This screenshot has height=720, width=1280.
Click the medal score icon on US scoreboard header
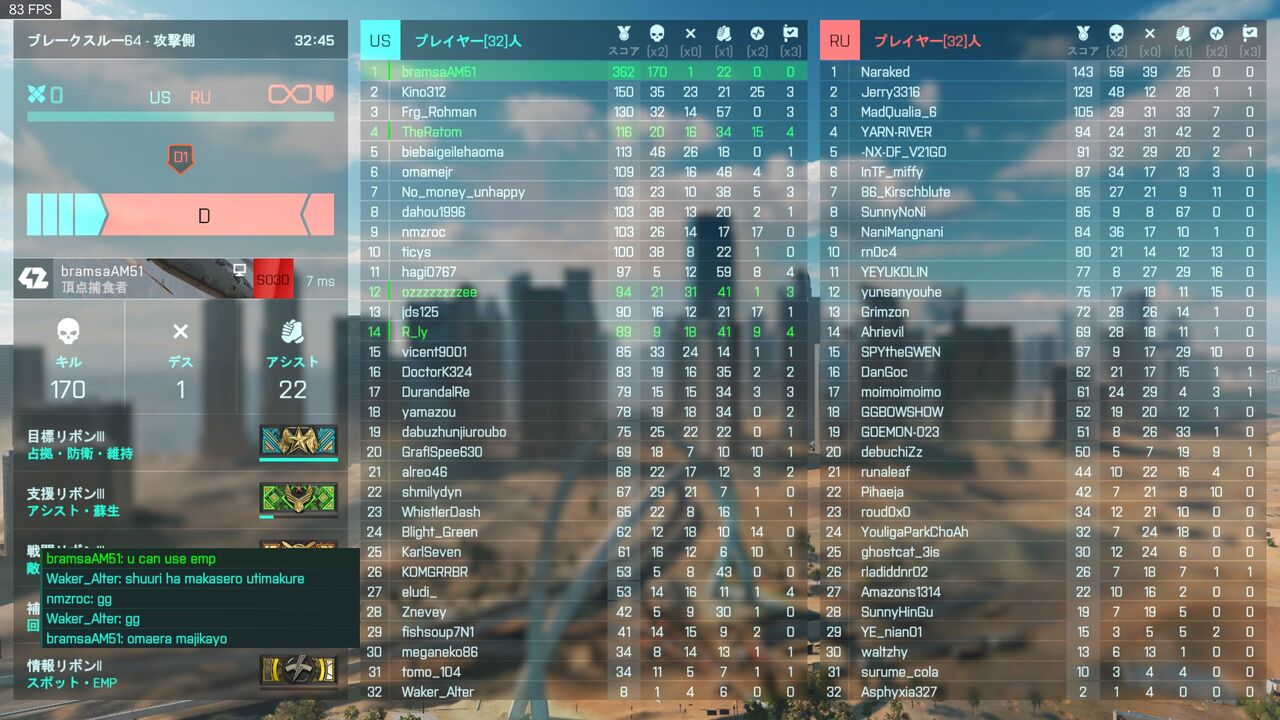[624, 33]
